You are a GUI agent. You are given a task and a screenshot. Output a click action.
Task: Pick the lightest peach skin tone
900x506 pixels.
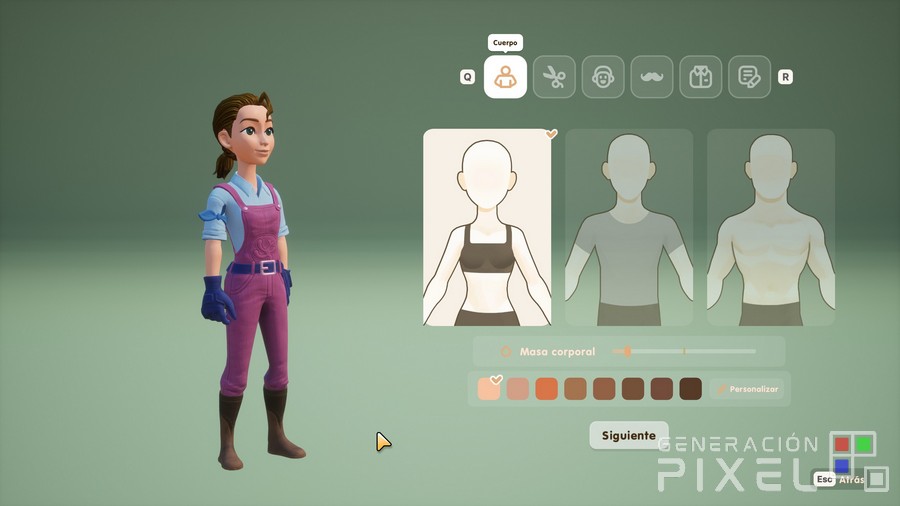[x=490, y=389]
